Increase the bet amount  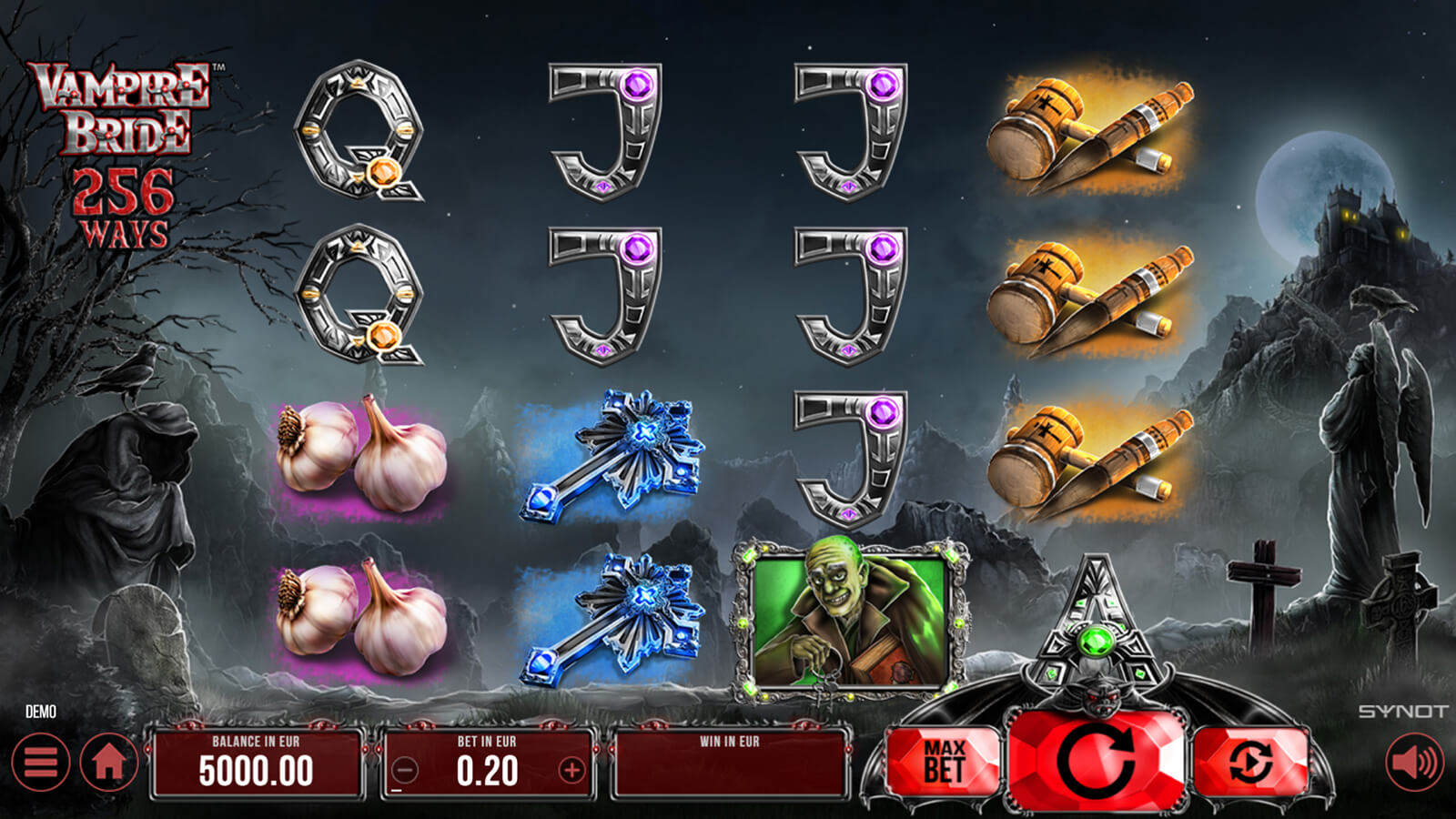point(571,772)
